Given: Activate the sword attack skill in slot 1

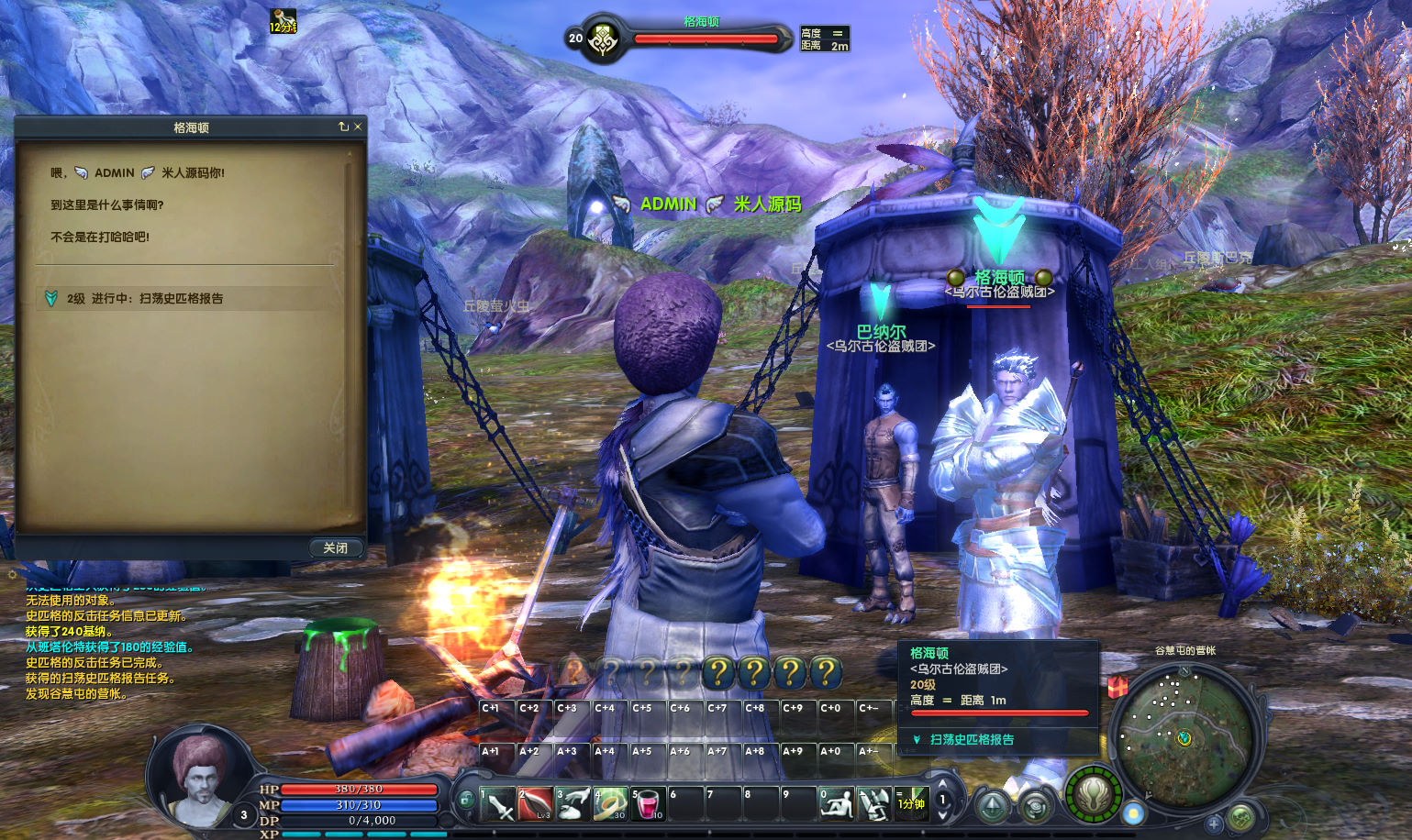Looking at the screenshot, I should tap(497, 804).
